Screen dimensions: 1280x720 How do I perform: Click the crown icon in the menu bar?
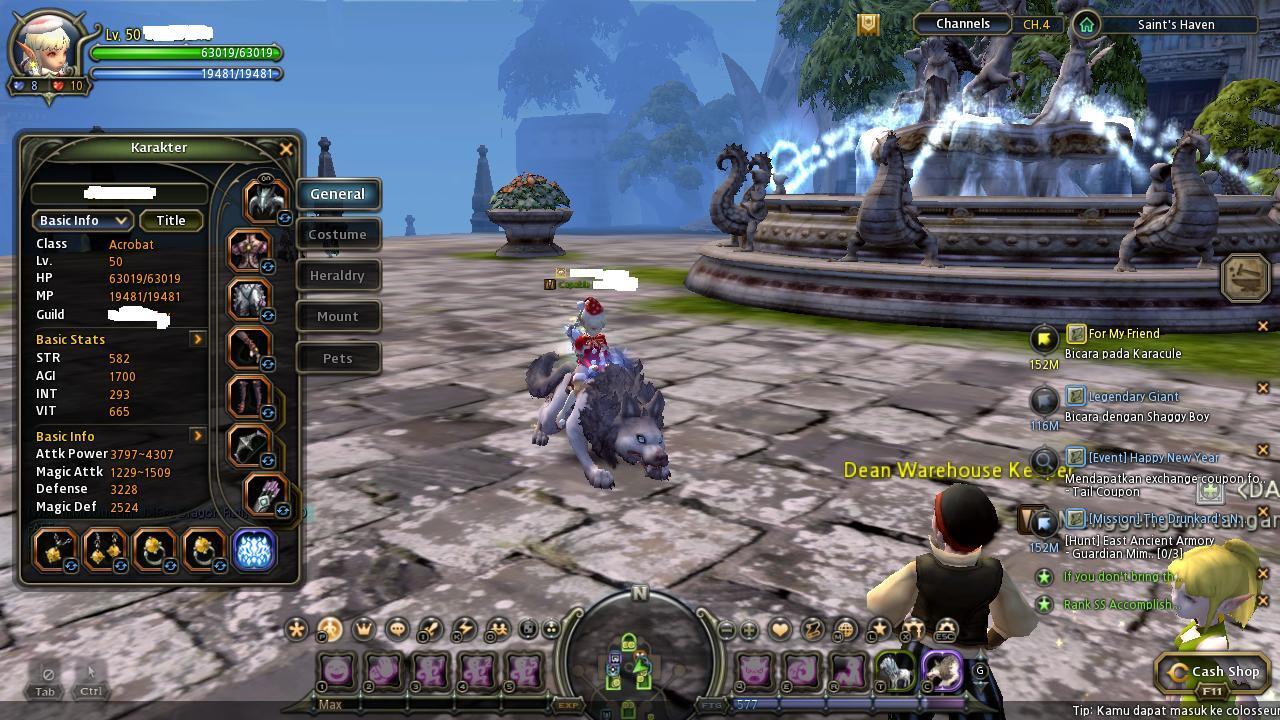364,630
